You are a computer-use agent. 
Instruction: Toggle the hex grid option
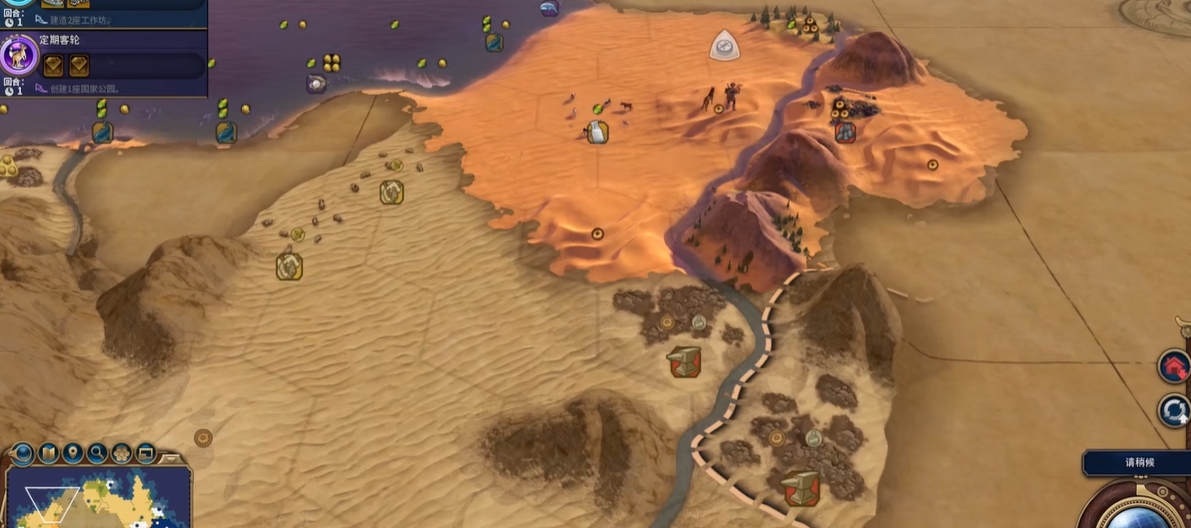122,454
